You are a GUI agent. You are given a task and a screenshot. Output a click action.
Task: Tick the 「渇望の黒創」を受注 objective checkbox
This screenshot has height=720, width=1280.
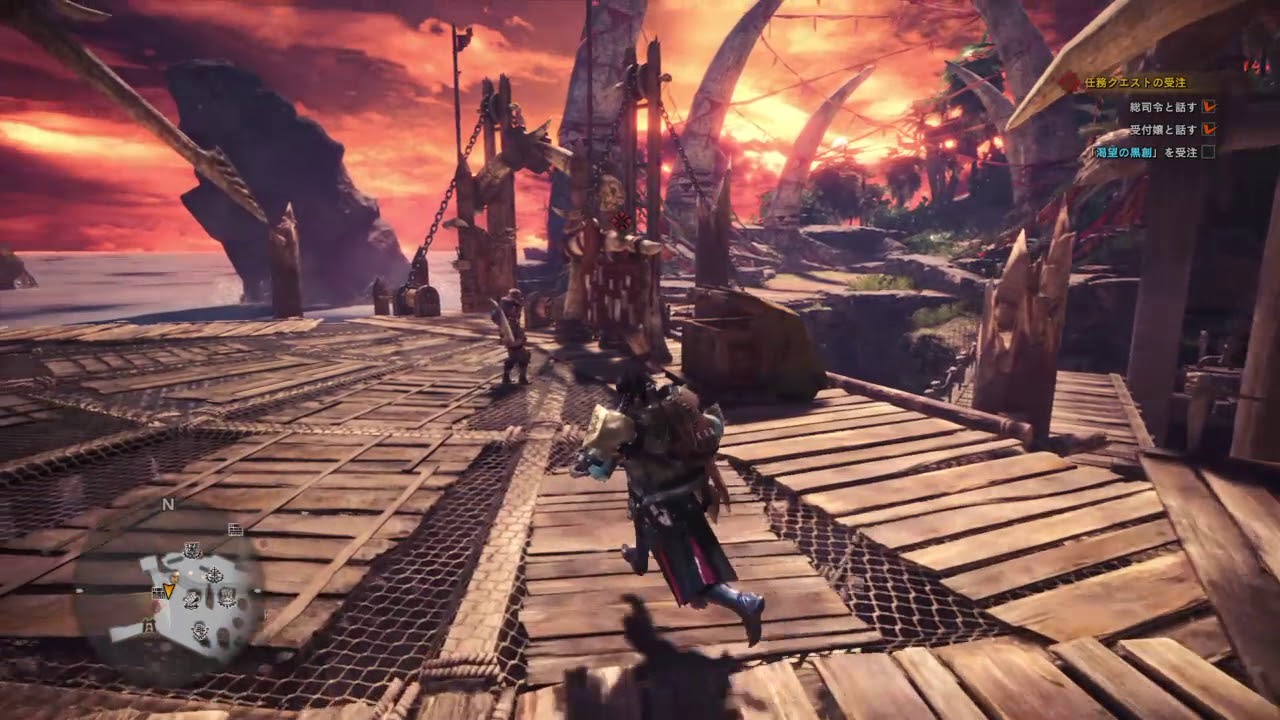pyautogui.click(x=1208, y=153)
